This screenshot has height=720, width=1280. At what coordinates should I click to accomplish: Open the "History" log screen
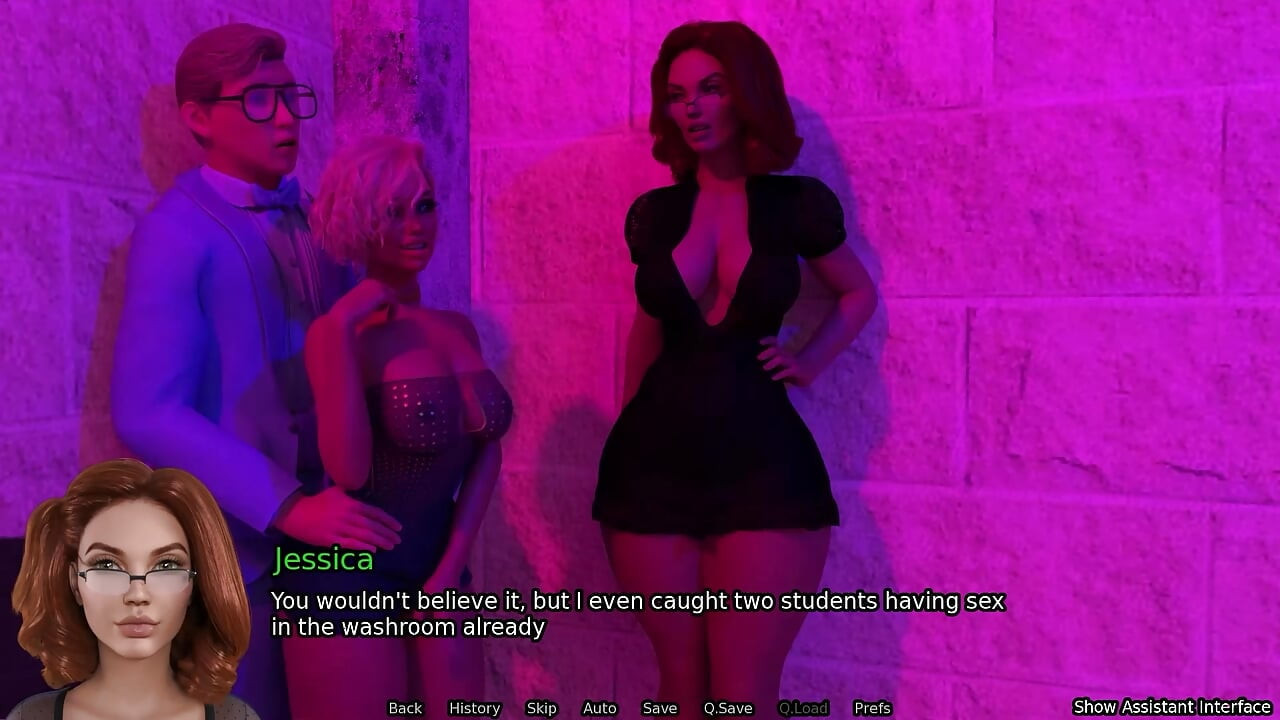[473, 707]
